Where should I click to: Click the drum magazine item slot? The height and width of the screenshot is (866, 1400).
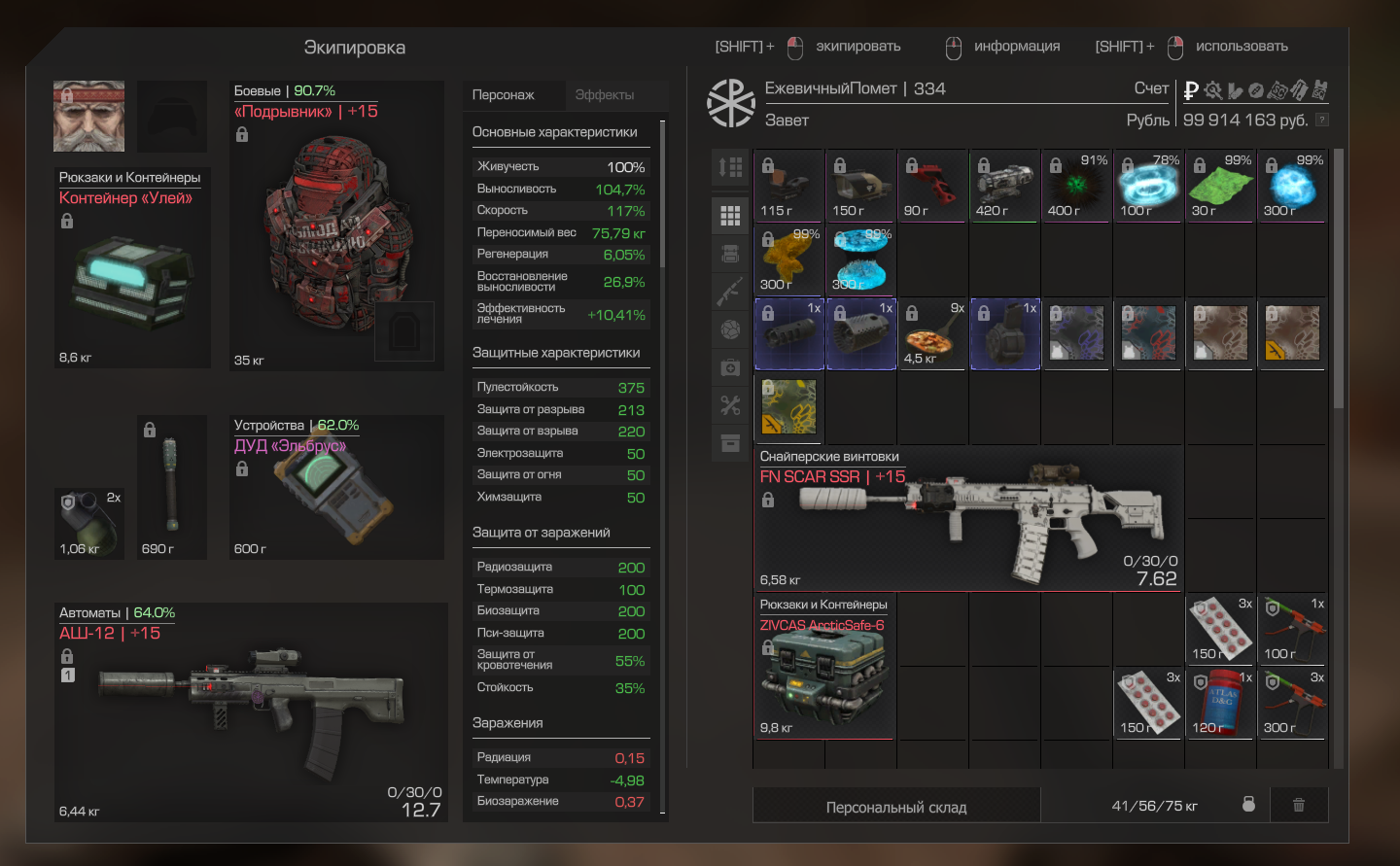tap(1005, 334)
